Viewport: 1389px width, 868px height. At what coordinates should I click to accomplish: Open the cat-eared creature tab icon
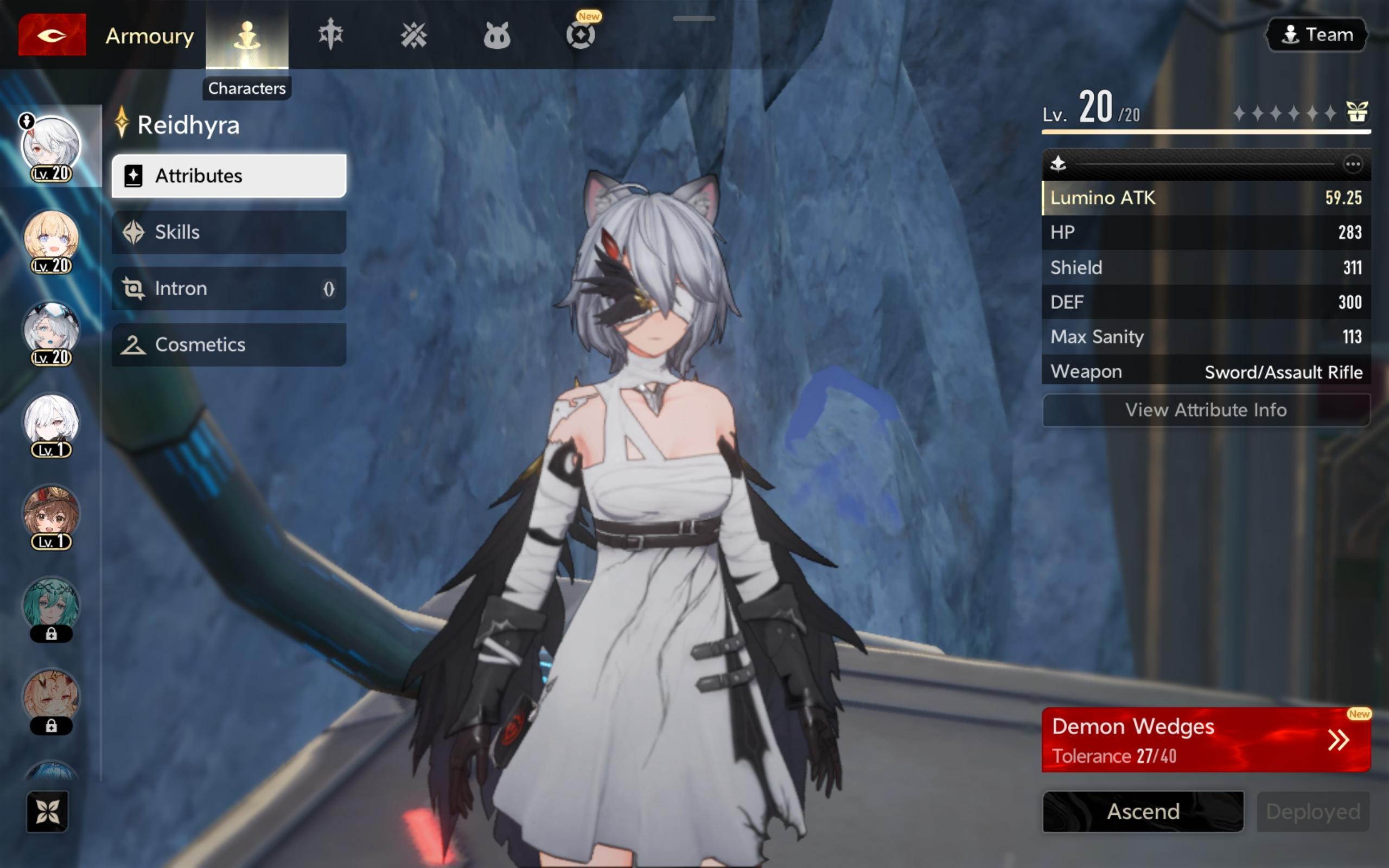tap(496, 36)
